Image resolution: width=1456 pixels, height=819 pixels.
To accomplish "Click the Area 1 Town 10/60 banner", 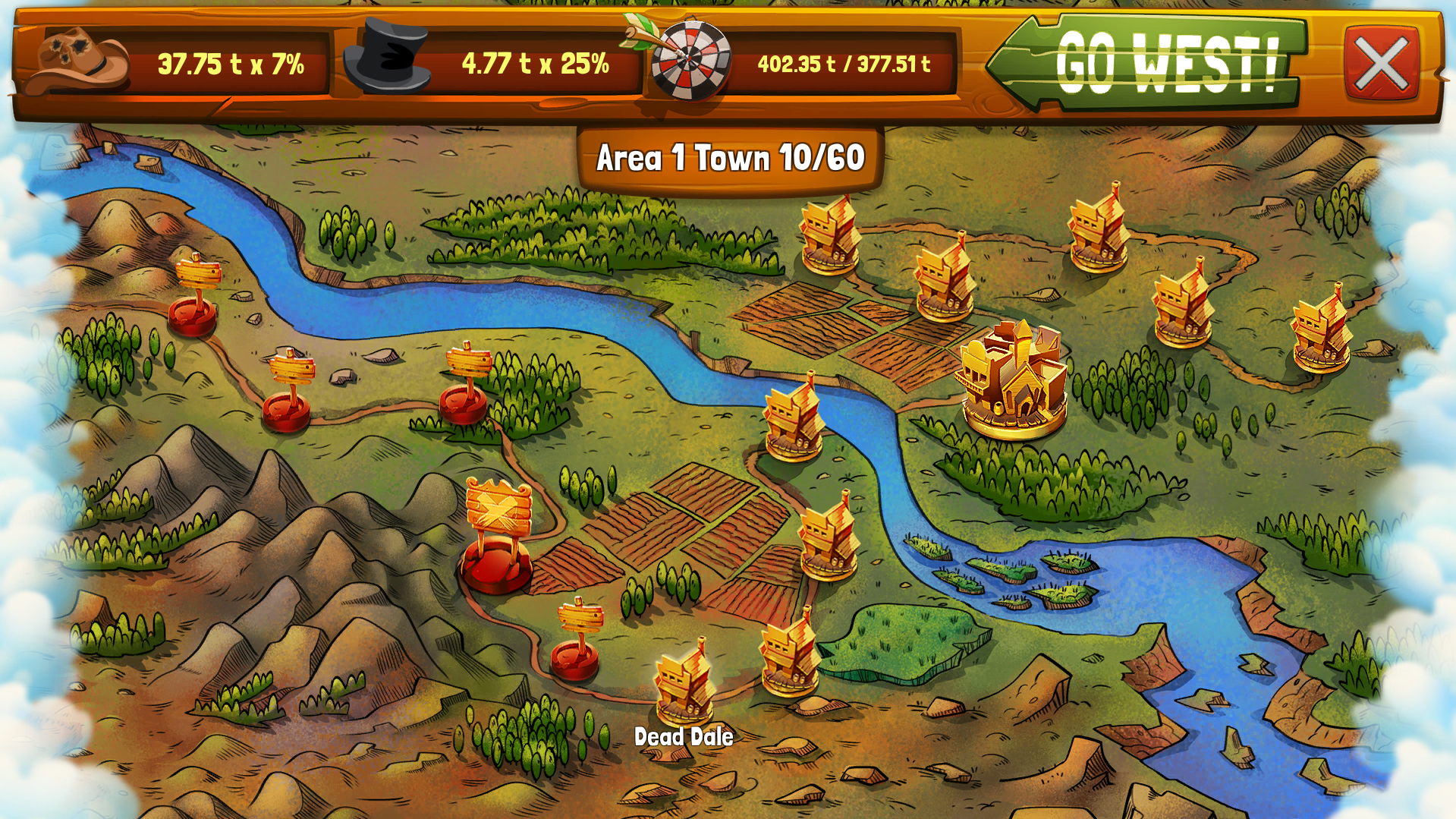I will click(731, 157).
